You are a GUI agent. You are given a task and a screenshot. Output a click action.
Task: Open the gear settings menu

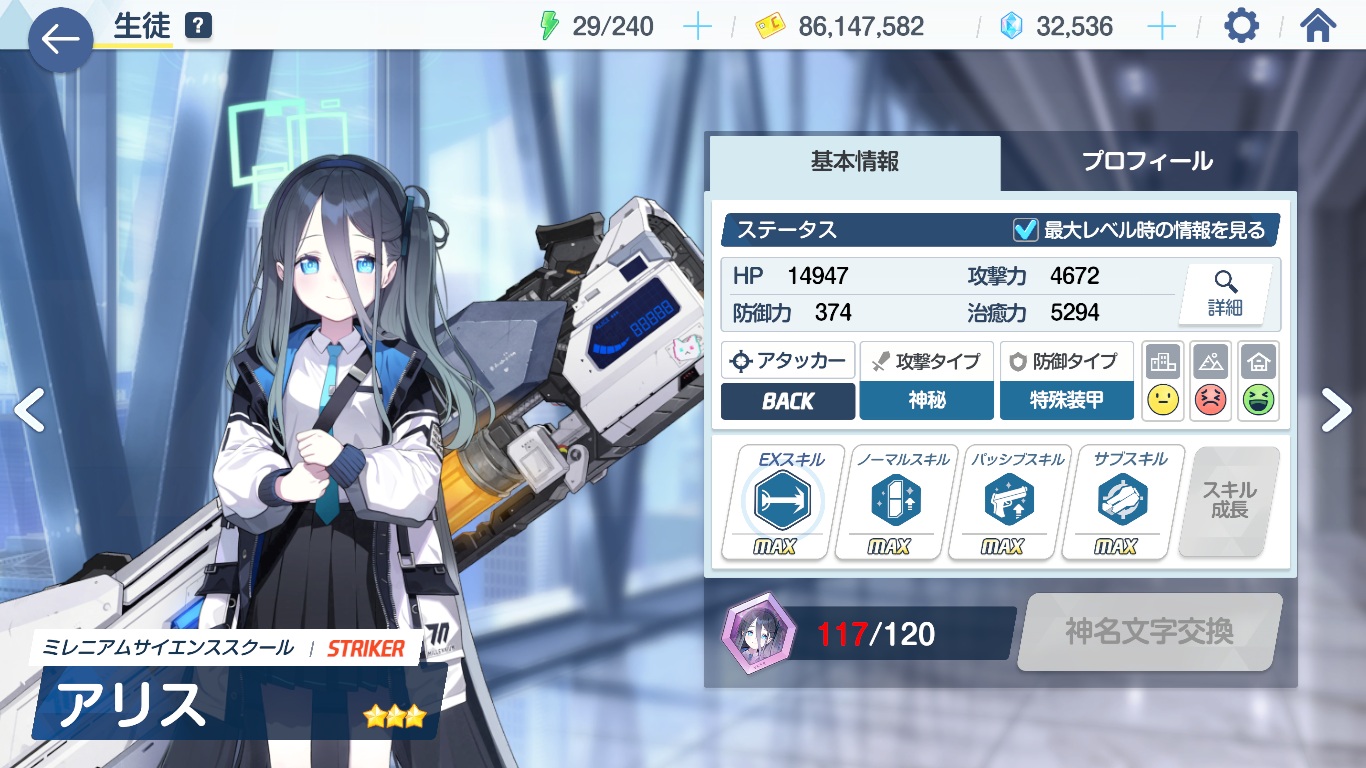click(1241, 26)
